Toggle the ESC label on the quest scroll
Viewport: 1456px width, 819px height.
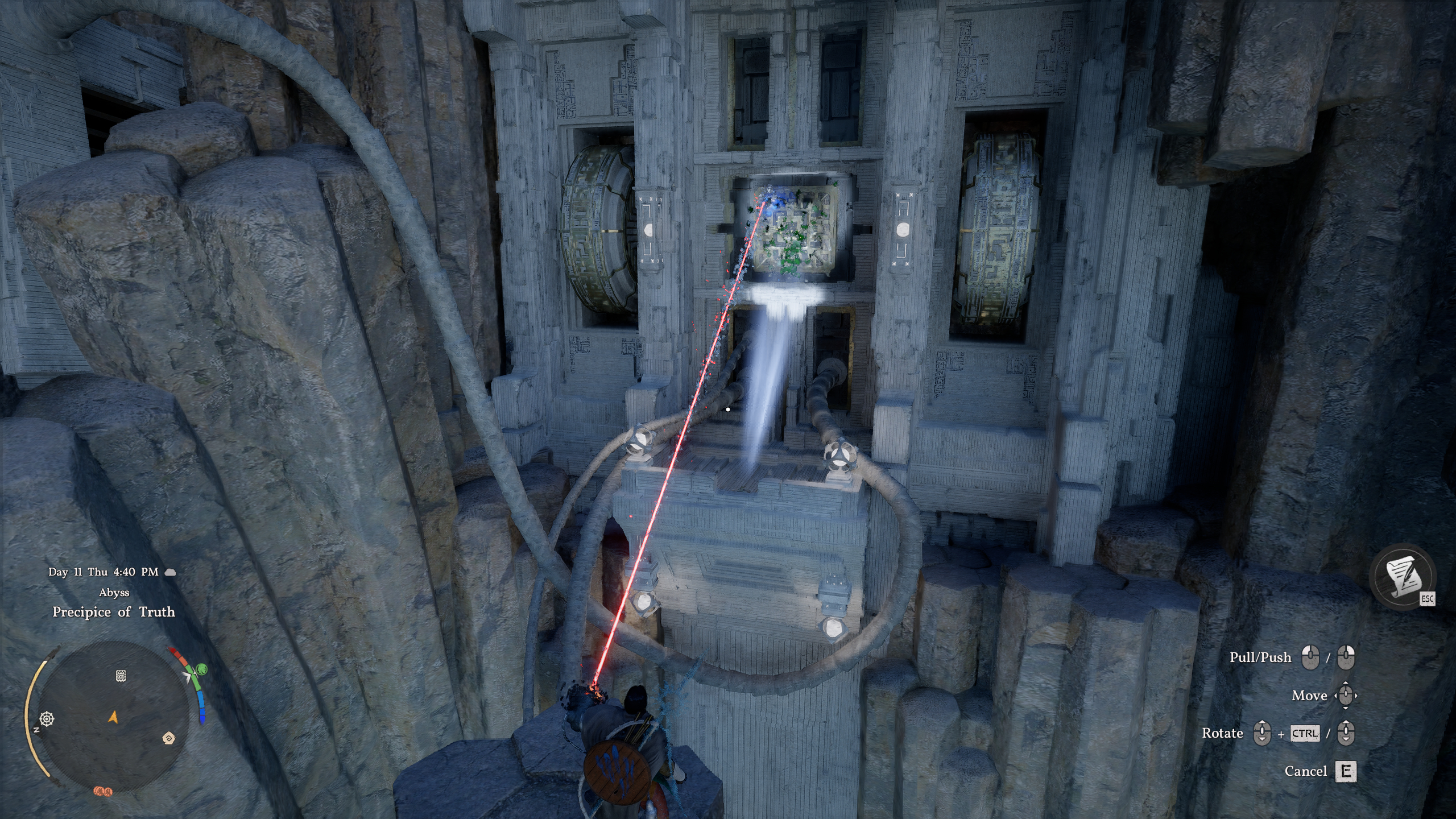click(1428, 598)
